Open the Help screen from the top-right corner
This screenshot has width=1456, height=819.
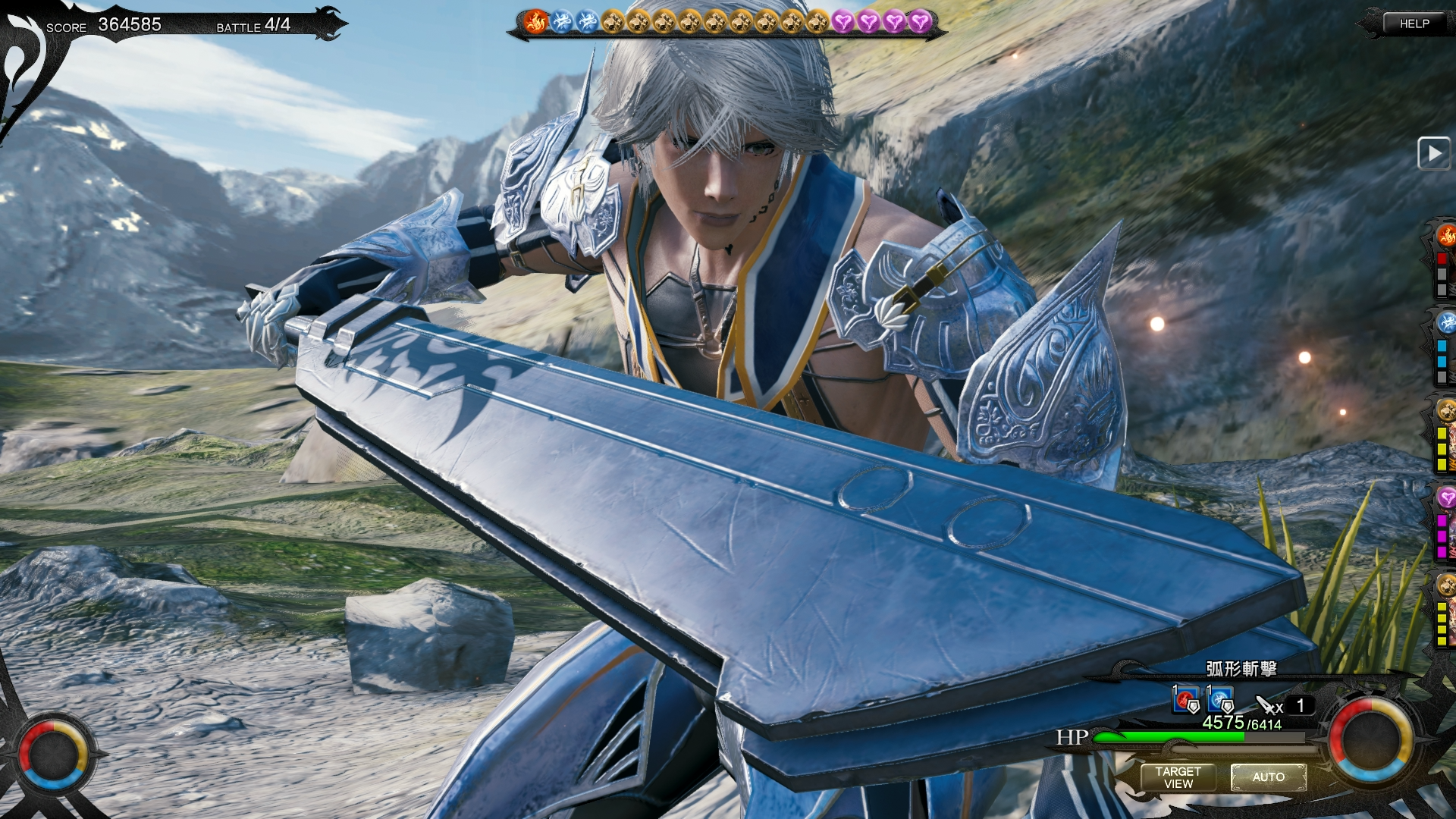tap(1415, 23)
